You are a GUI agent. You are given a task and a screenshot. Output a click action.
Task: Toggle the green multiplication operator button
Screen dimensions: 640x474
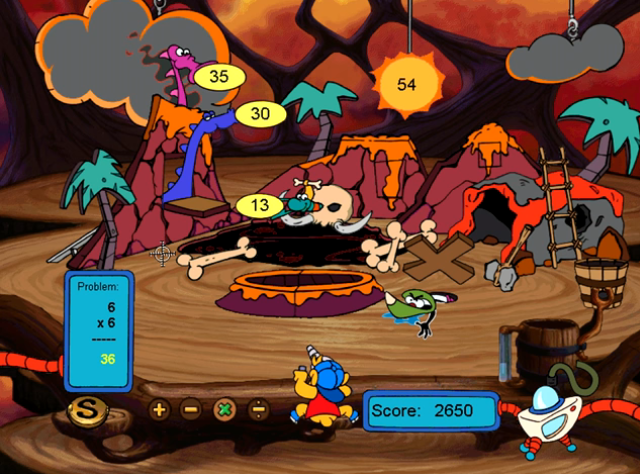(225, 408)
